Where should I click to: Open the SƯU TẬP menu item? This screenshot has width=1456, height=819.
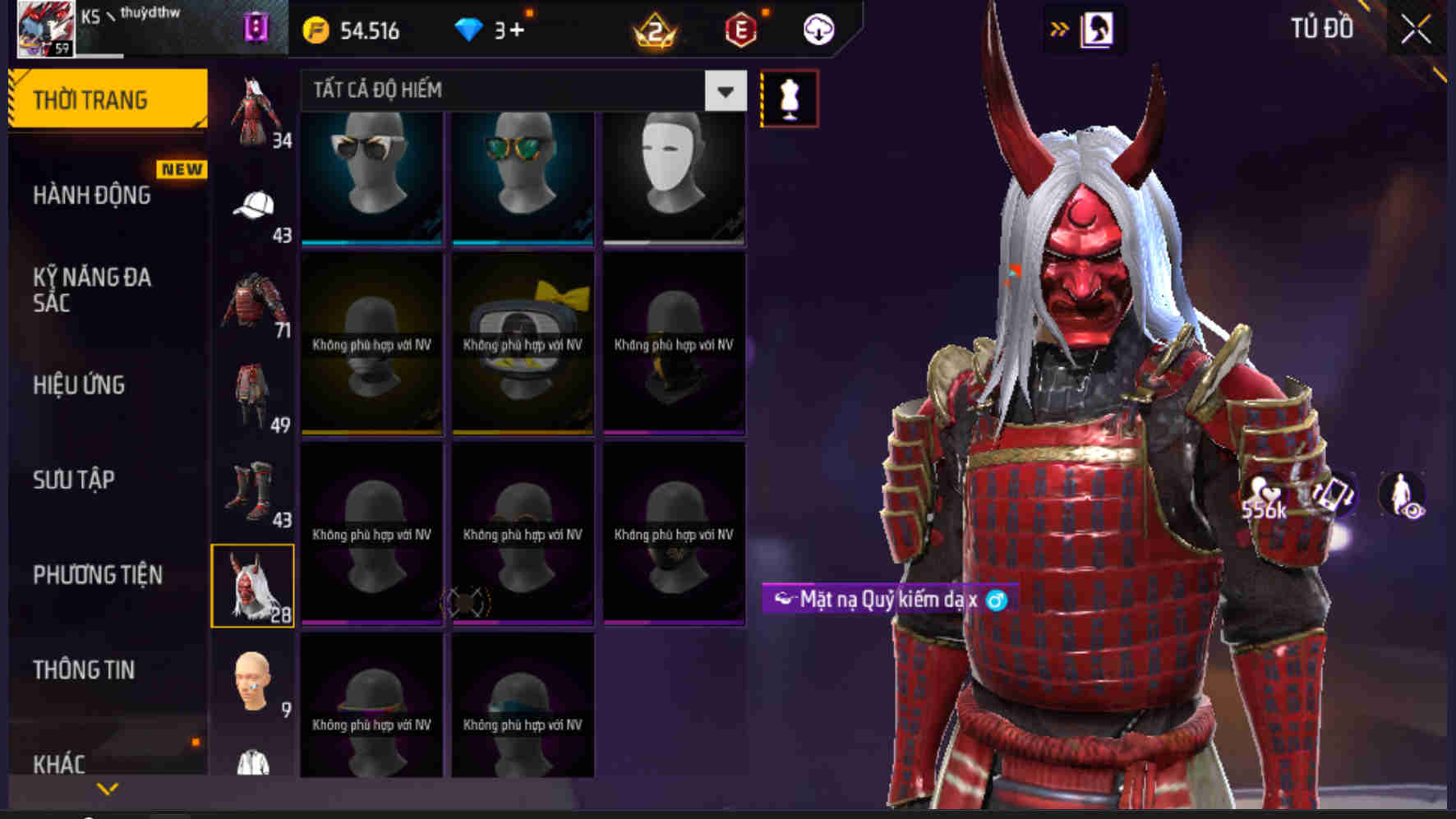[76, 480]
